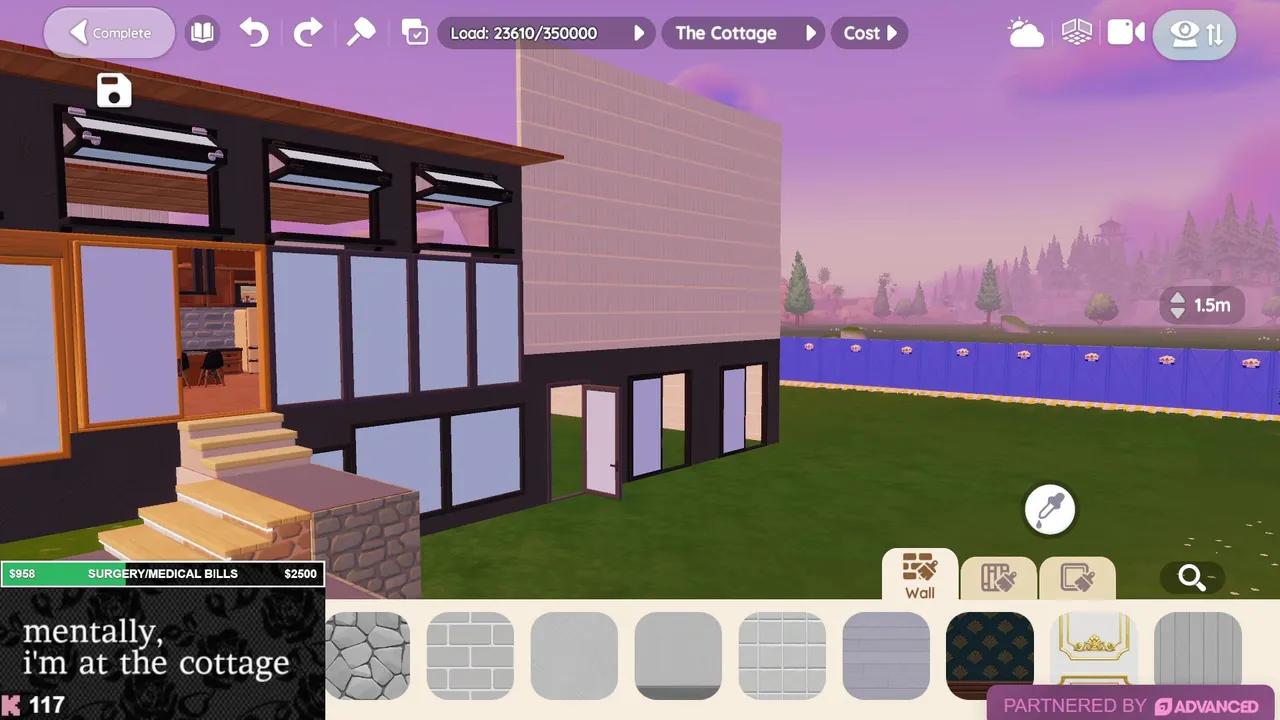Open the wallpaper paintbrush tab

coord(998,577)
